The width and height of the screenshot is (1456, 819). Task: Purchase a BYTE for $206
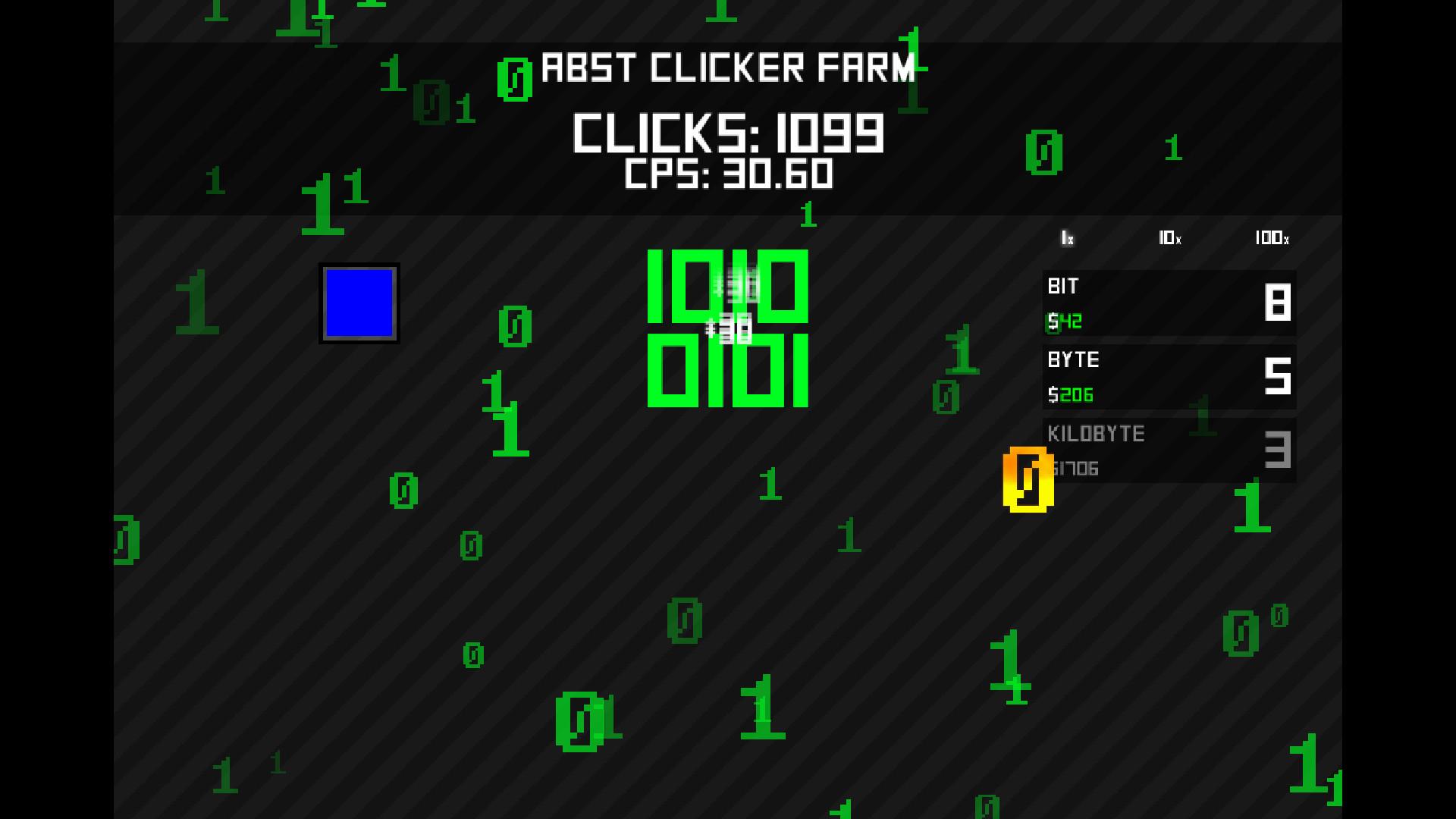click(1168, 377)
